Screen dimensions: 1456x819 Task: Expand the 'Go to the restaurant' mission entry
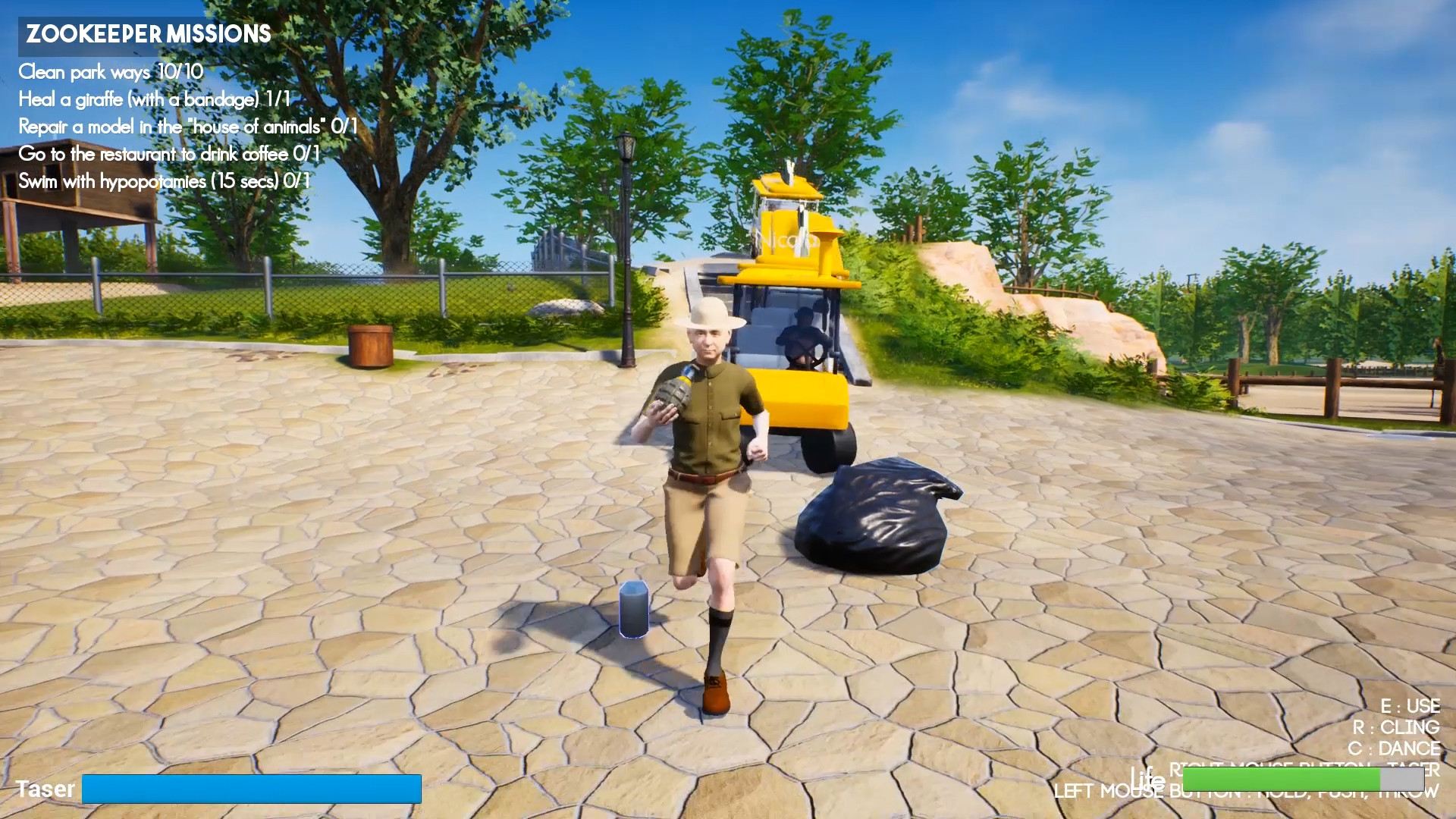point(170,153)
